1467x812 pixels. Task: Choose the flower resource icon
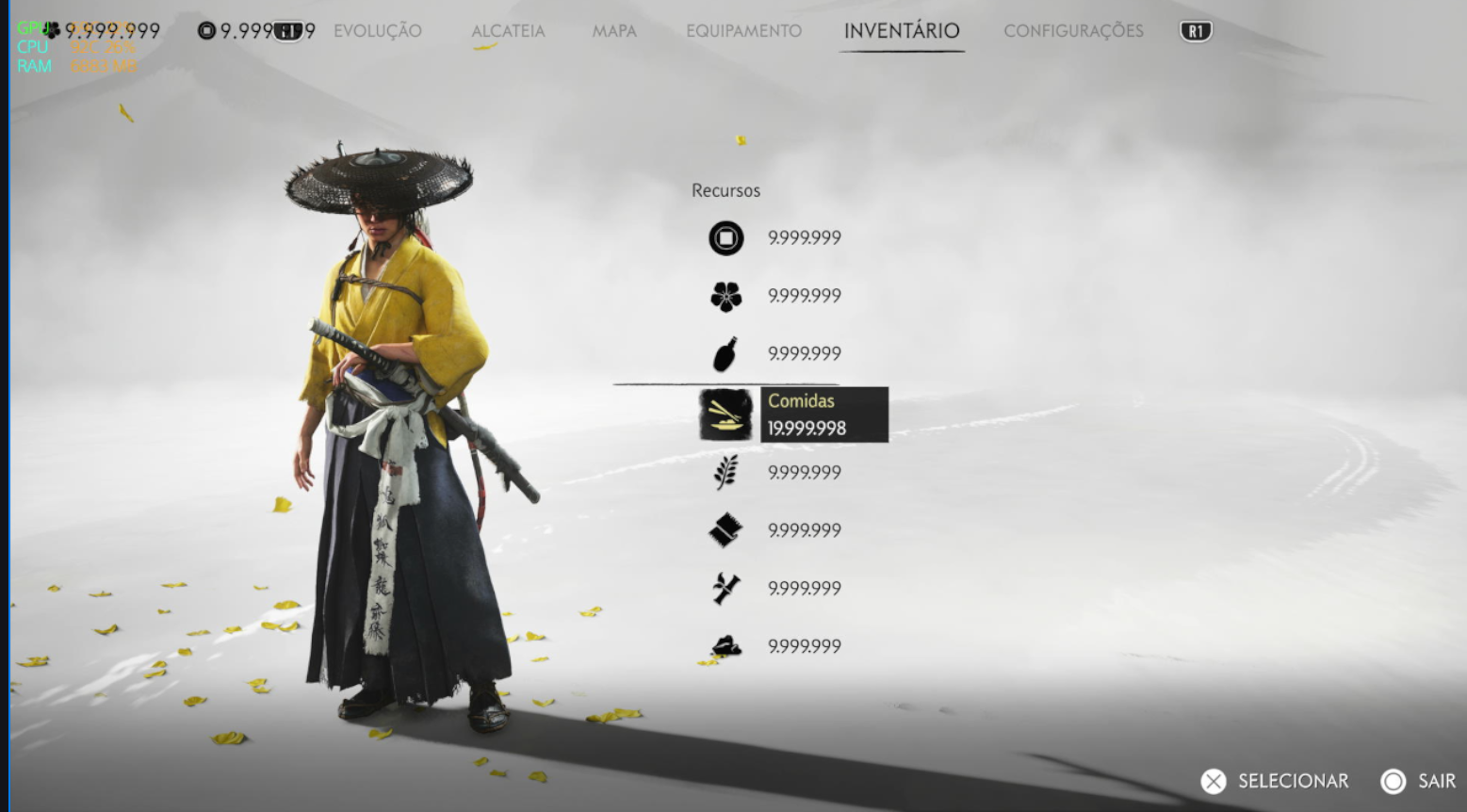coord(726,297)
